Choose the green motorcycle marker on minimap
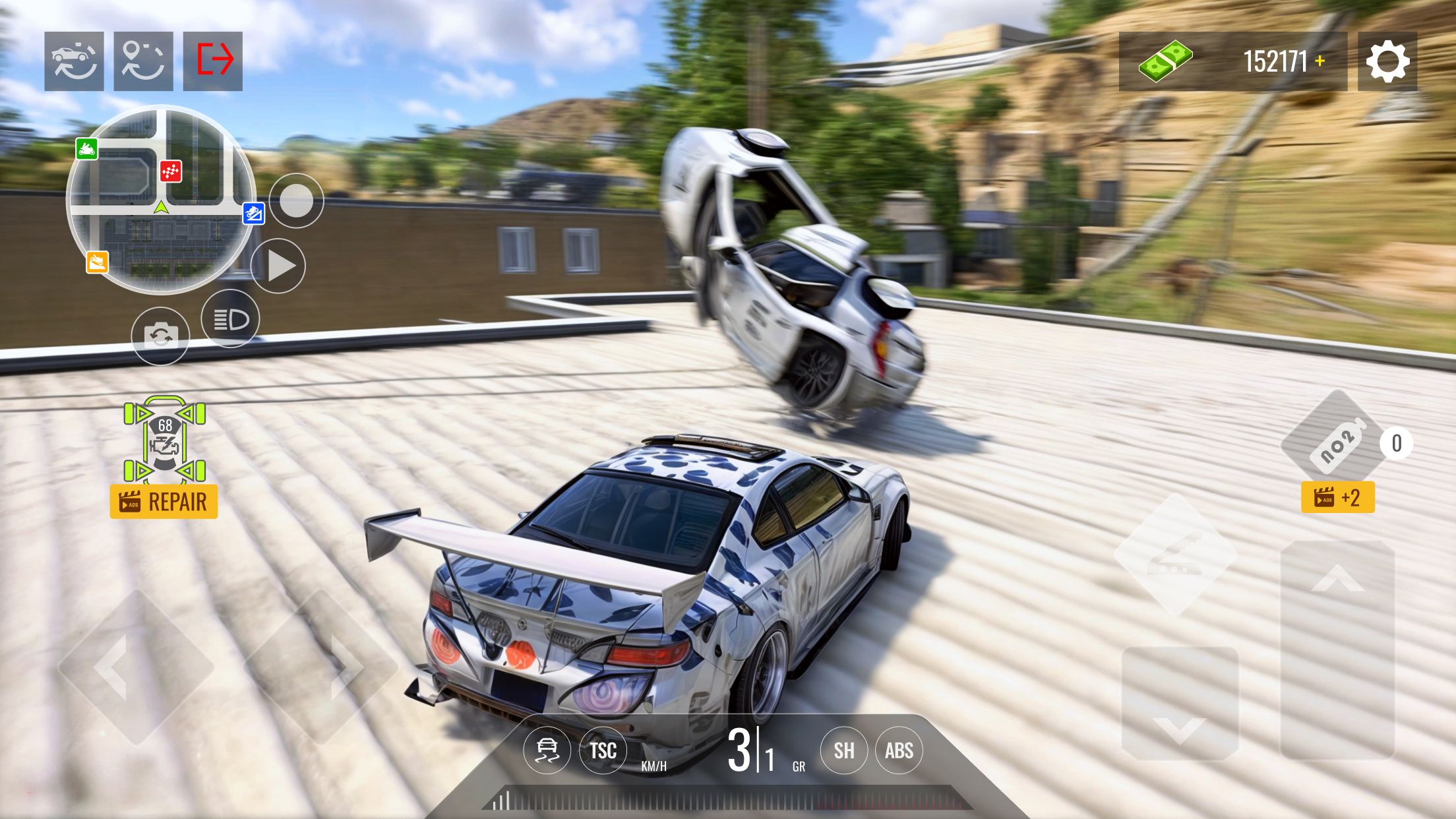Image resolution: width=1456 pixels, height=819 pixels. click(x=87, y=149)
